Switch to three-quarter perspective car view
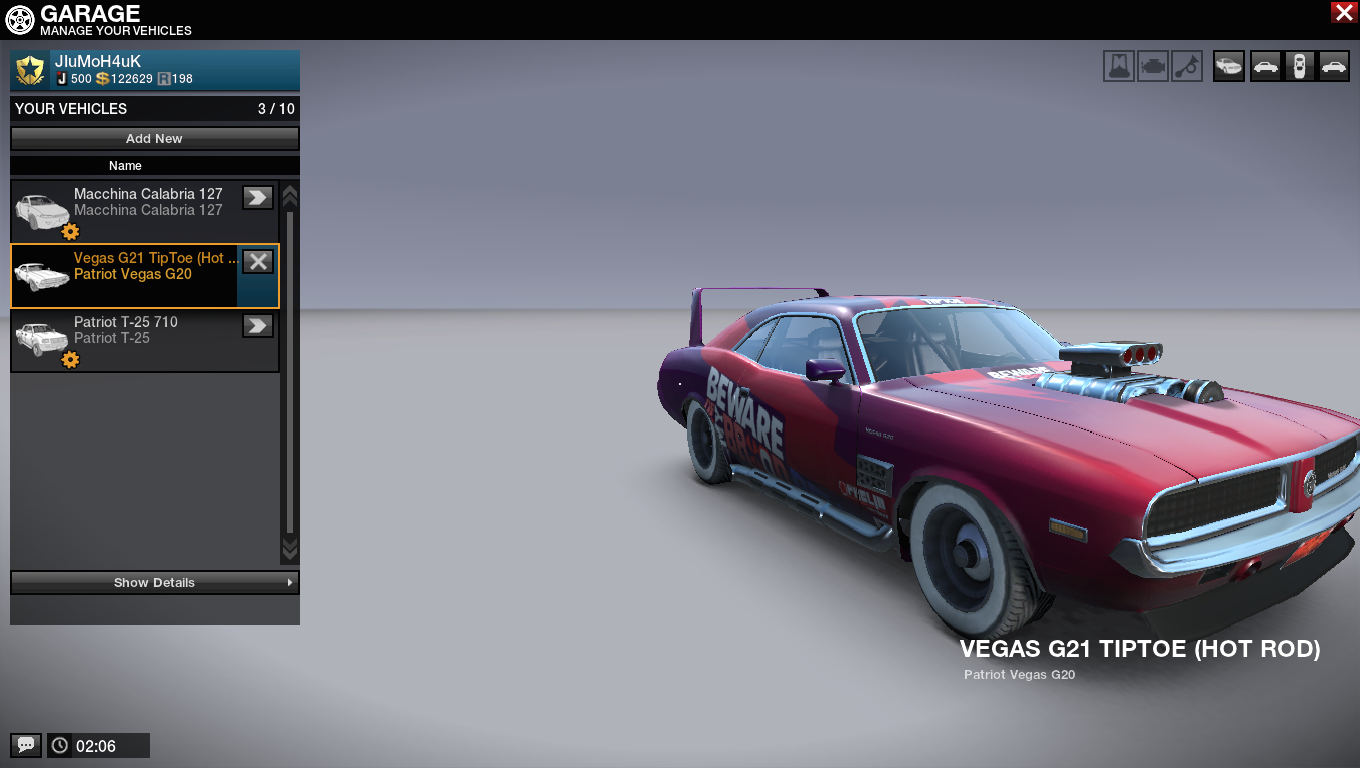Image resolution: width=1360 pixels, height=768 pixels. tap(1229, 67)
